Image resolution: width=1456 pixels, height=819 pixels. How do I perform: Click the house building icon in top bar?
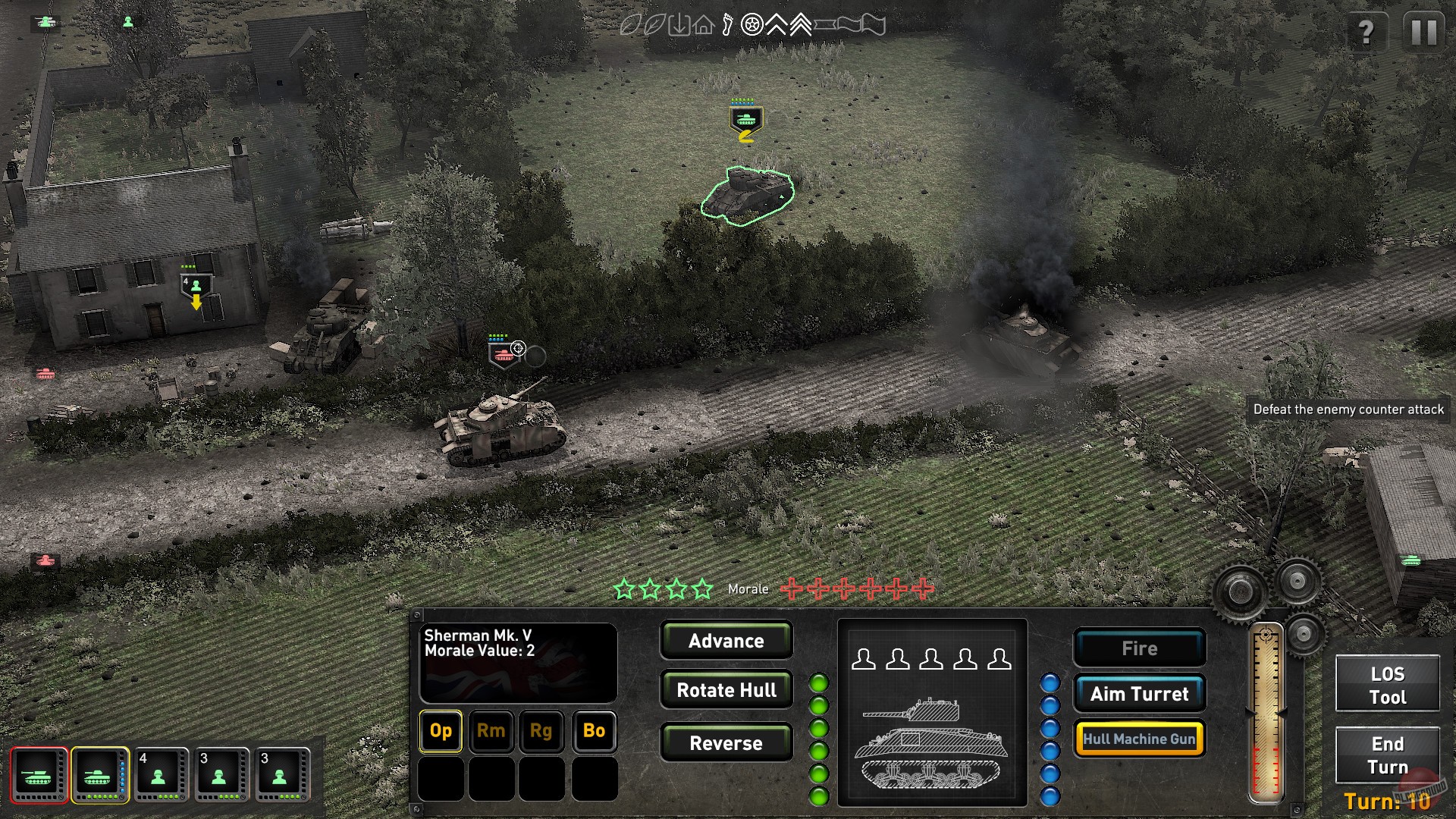(x=704, y=25)
